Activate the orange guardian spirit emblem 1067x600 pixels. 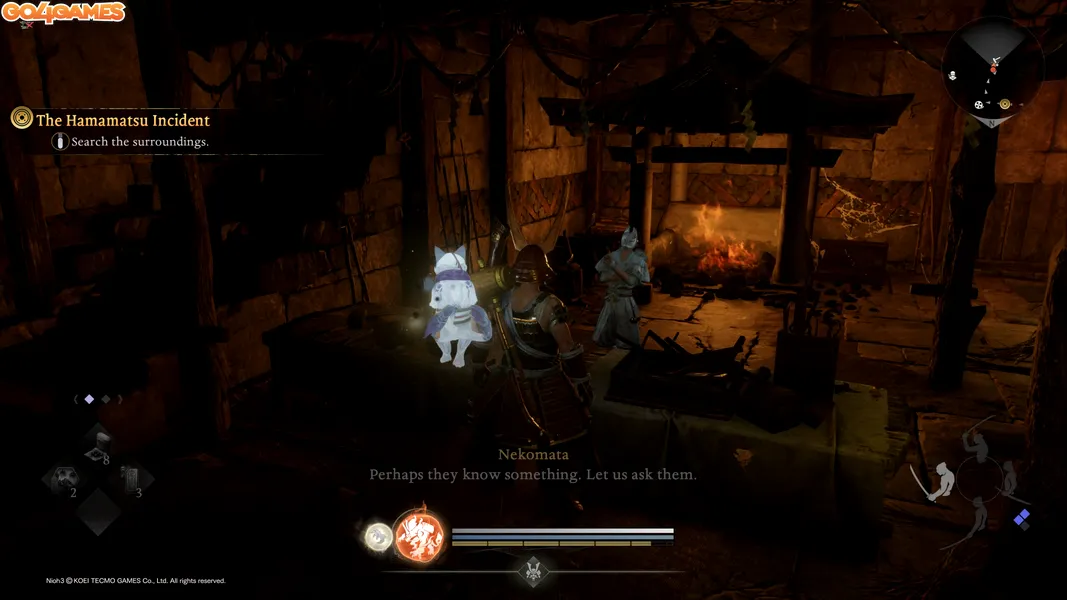(419, 536)
